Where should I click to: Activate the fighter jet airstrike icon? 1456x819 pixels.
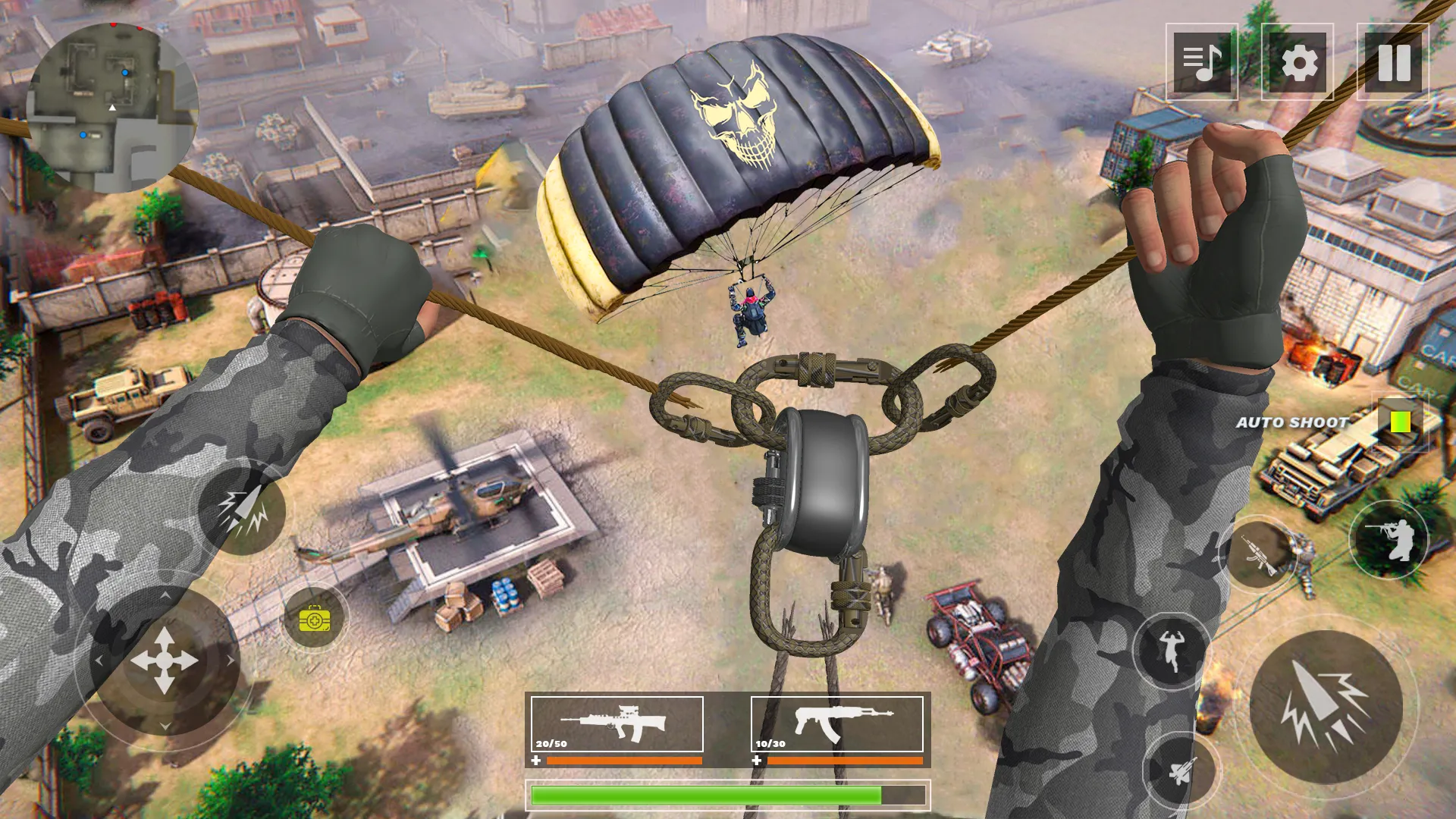(x=1178, y=771)
